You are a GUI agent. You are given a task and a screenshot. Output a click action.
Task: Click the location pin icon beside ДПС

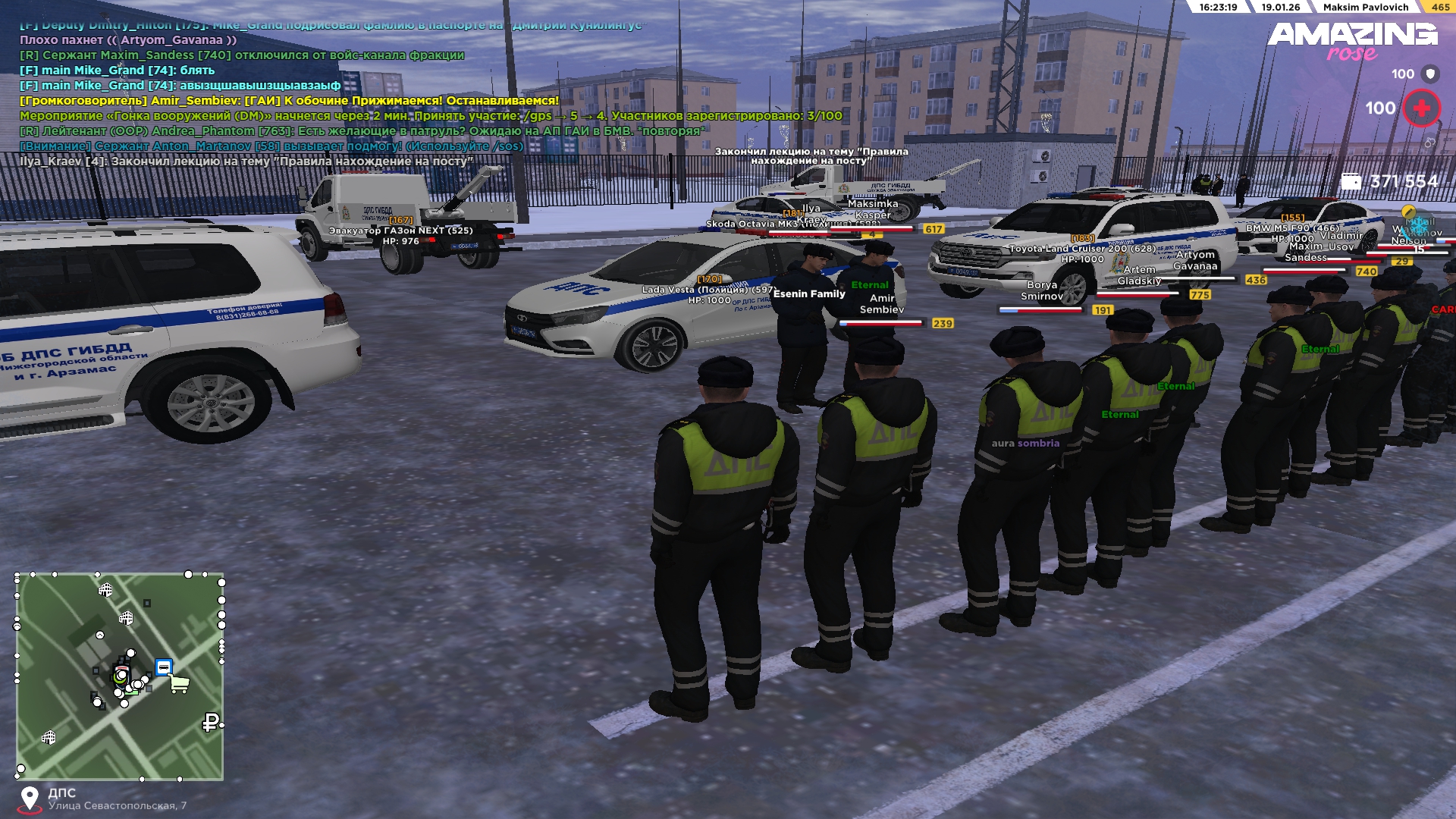point(30,799)
